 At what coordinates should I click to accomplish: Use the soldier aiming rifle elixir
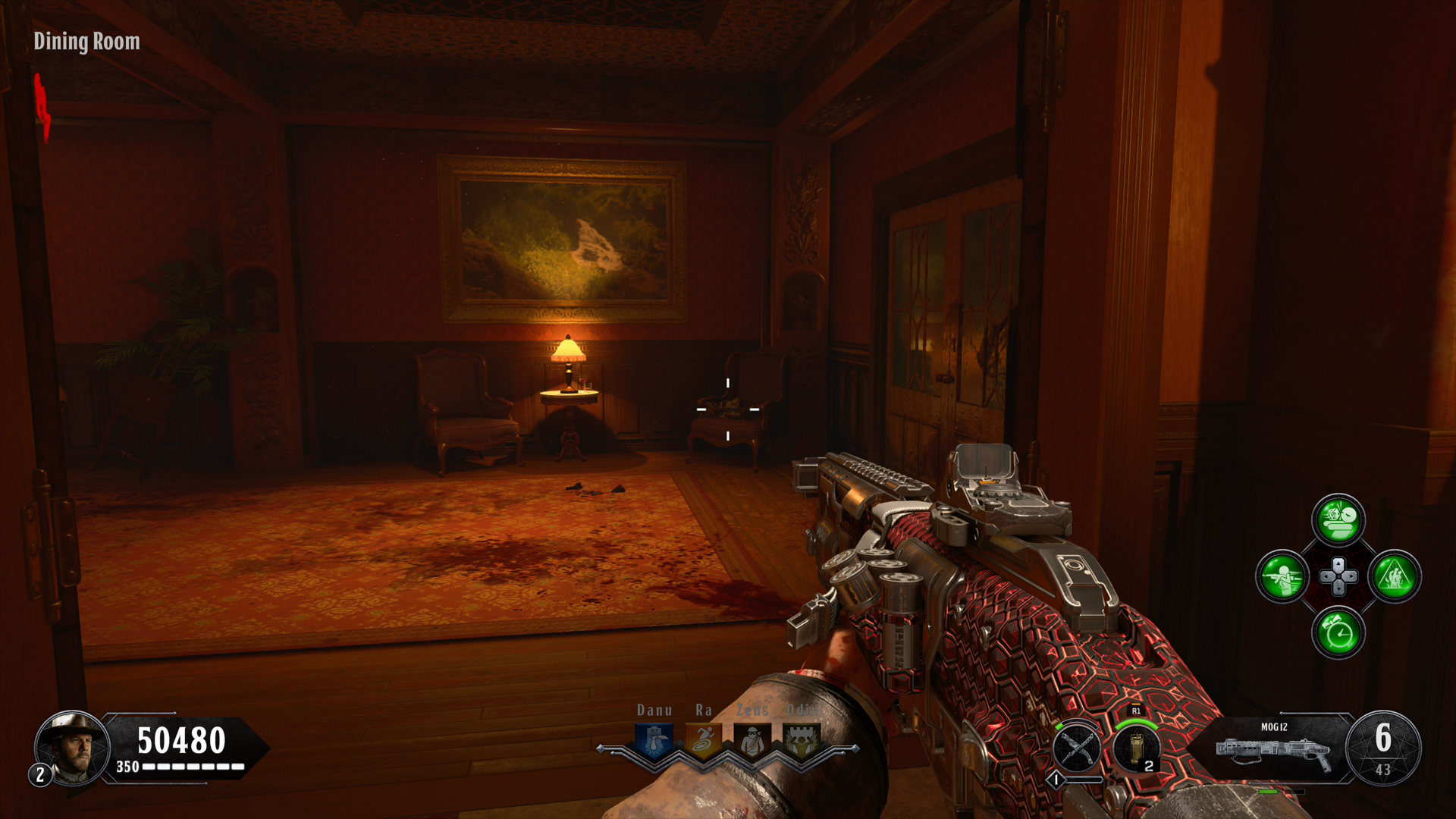point(1282,576)
